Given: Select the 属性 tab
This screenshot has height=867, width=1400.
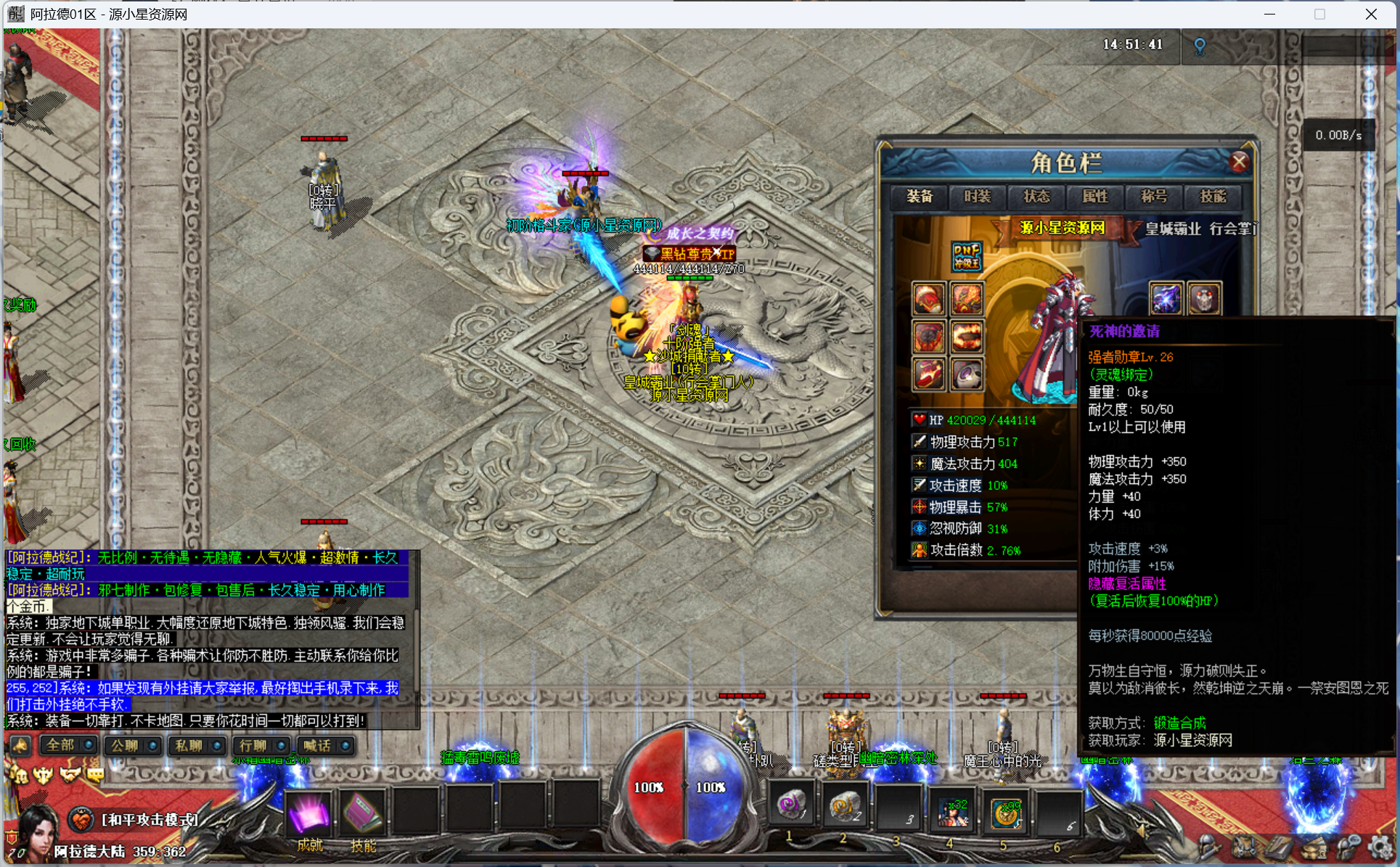Looking at the screenshot, I should pos(1095,197).
